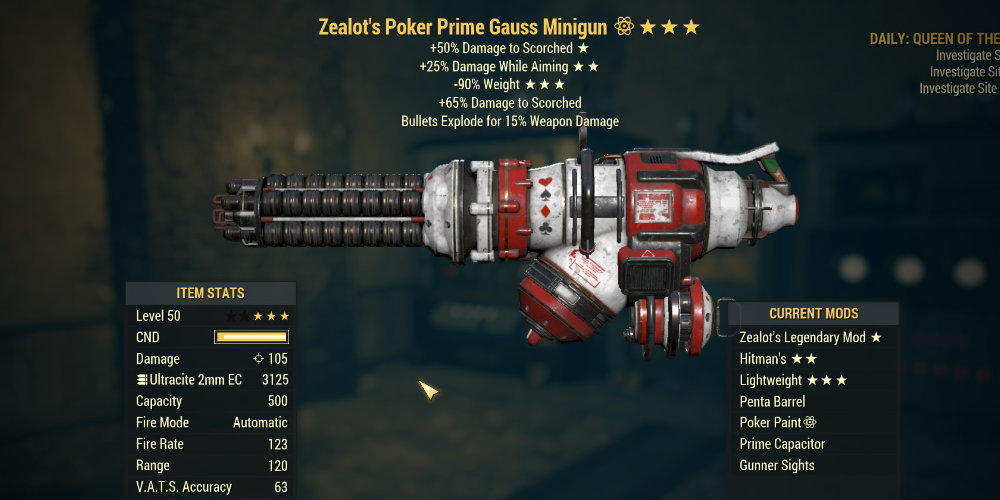Select the Lightweight three-star mod
Screen dimensions: 1000x500
click(x=793, y=380)
